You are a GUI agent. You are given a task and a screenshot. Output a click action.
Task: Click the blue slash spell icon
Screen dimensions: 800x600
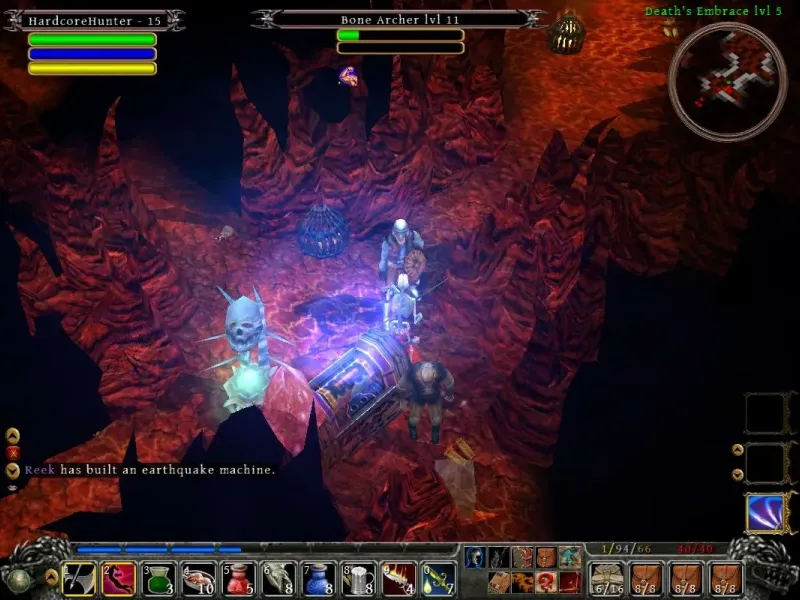point(763,512)
